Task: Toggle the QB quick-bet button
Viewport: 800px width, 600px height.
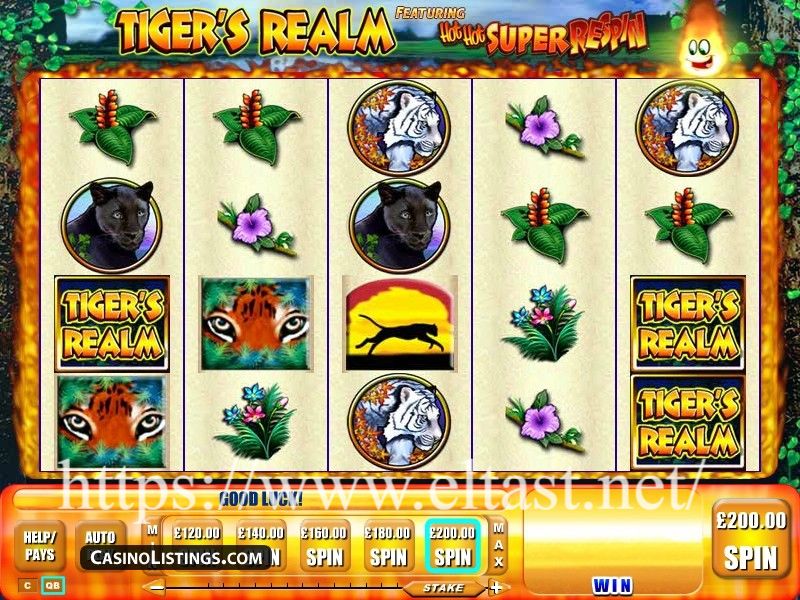Action: coord(52,585)
